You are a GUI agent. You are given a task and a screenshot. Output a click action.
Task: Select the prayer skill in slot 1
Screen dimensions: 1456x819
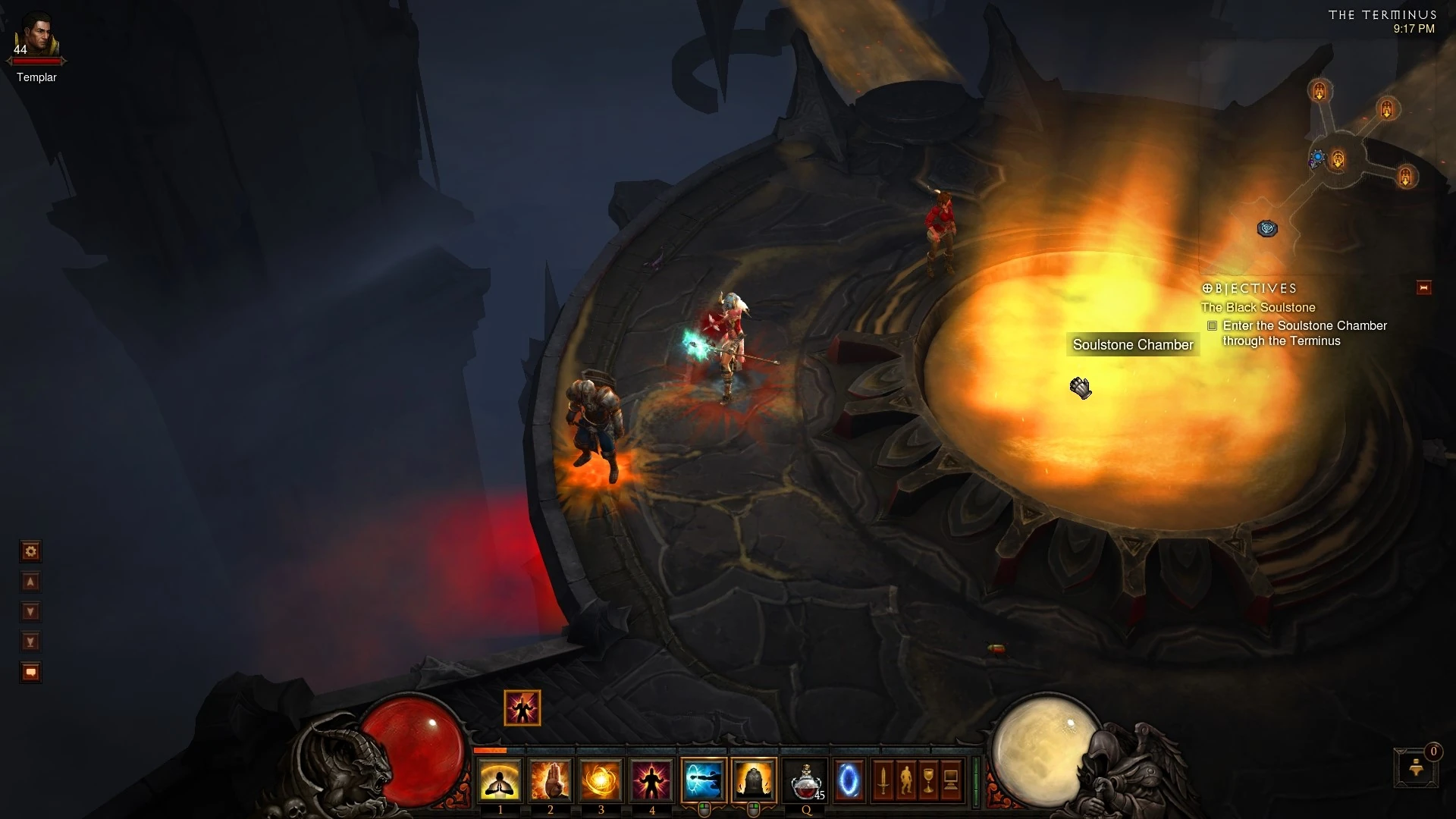(x=500, y=780)
